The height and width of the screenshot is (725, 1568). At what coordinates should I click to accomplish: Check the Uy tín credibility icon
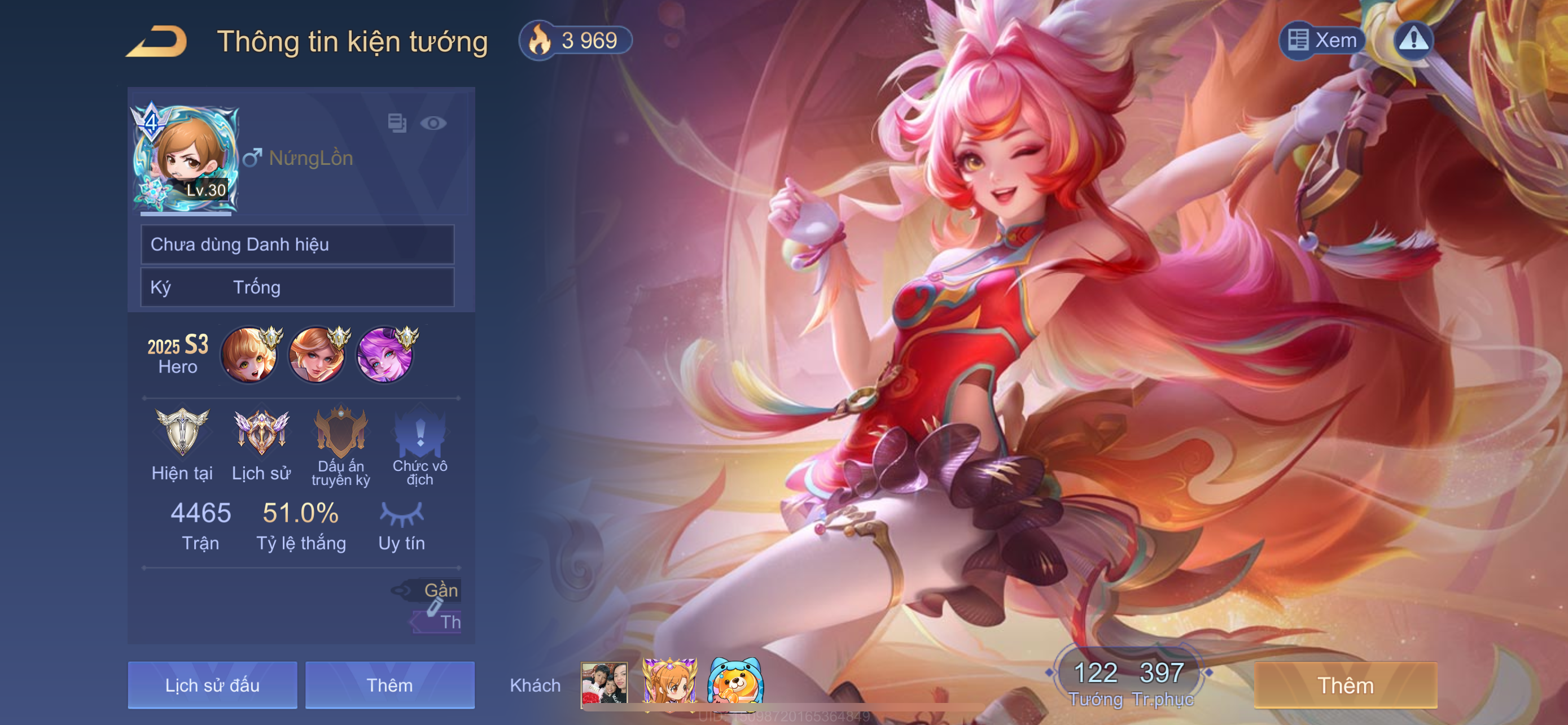pyautogui.click(x=402, y=514)
